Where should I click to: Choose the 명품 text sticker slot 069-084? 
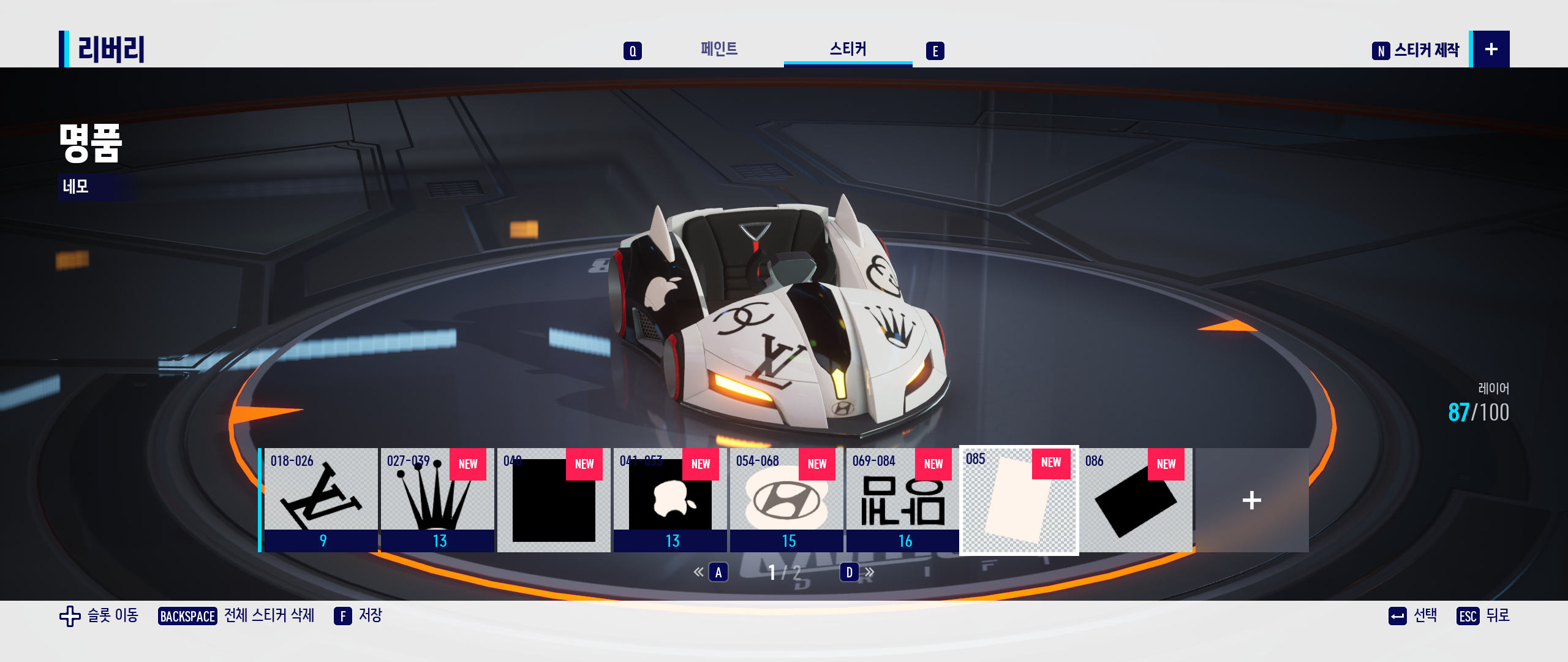coord(903,500)
